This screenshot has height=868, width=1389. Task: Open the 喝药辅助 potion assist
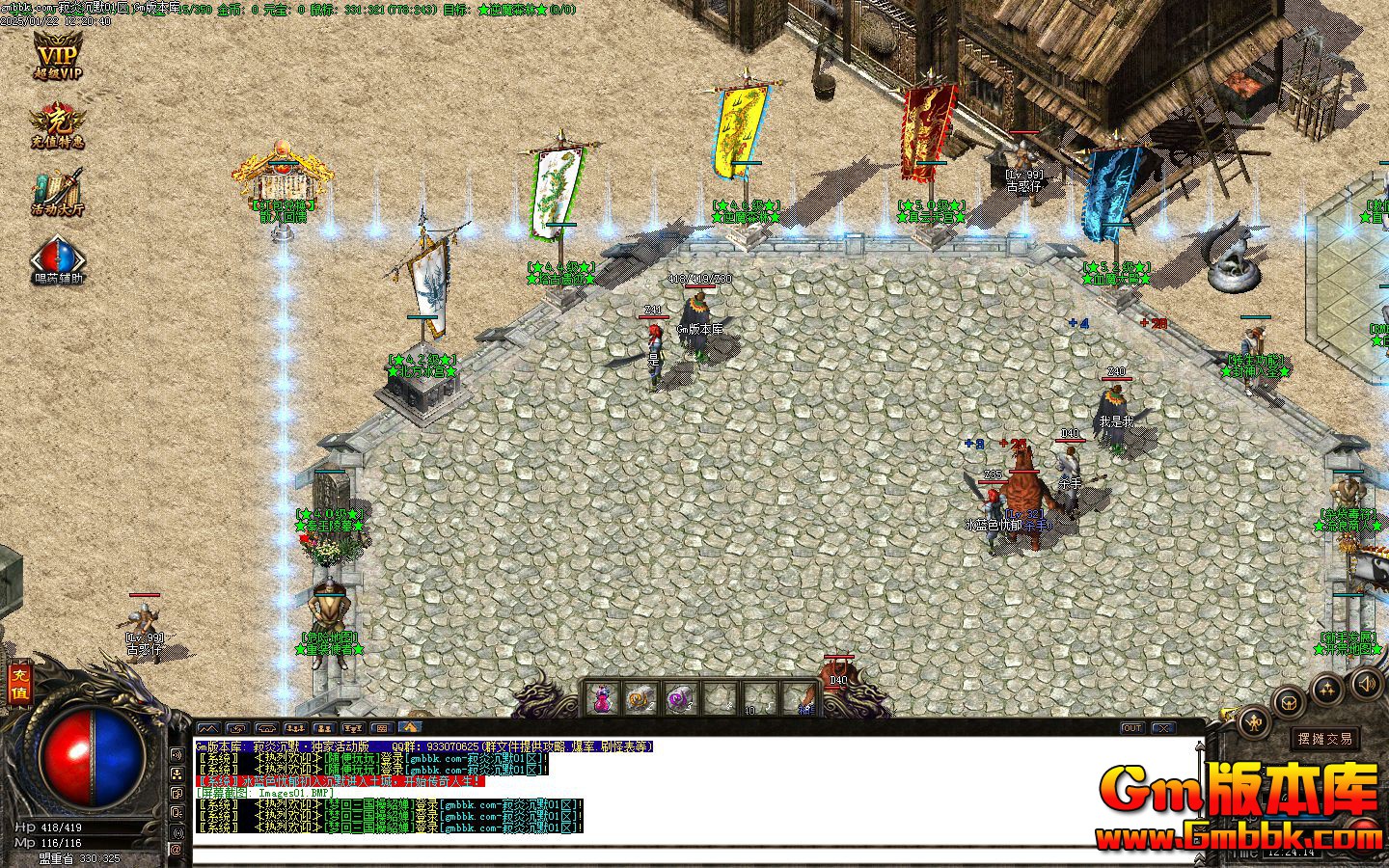57,260
